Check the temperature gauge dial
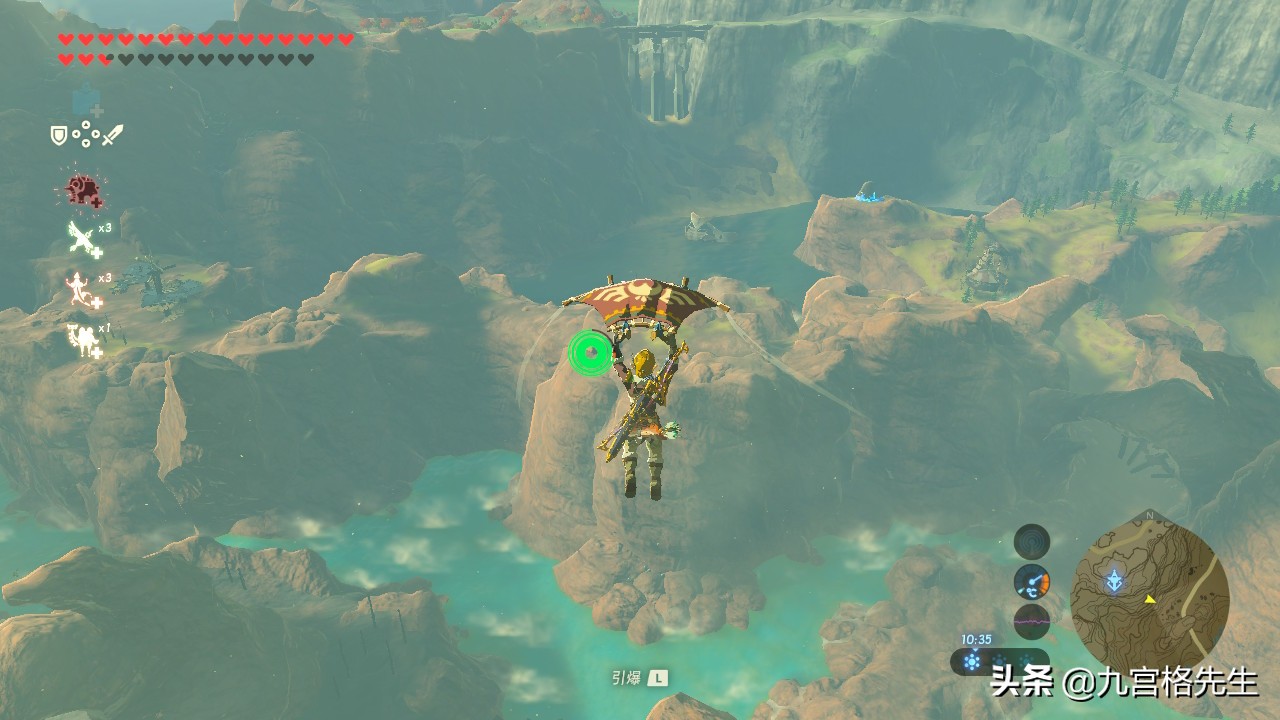 1032,581
